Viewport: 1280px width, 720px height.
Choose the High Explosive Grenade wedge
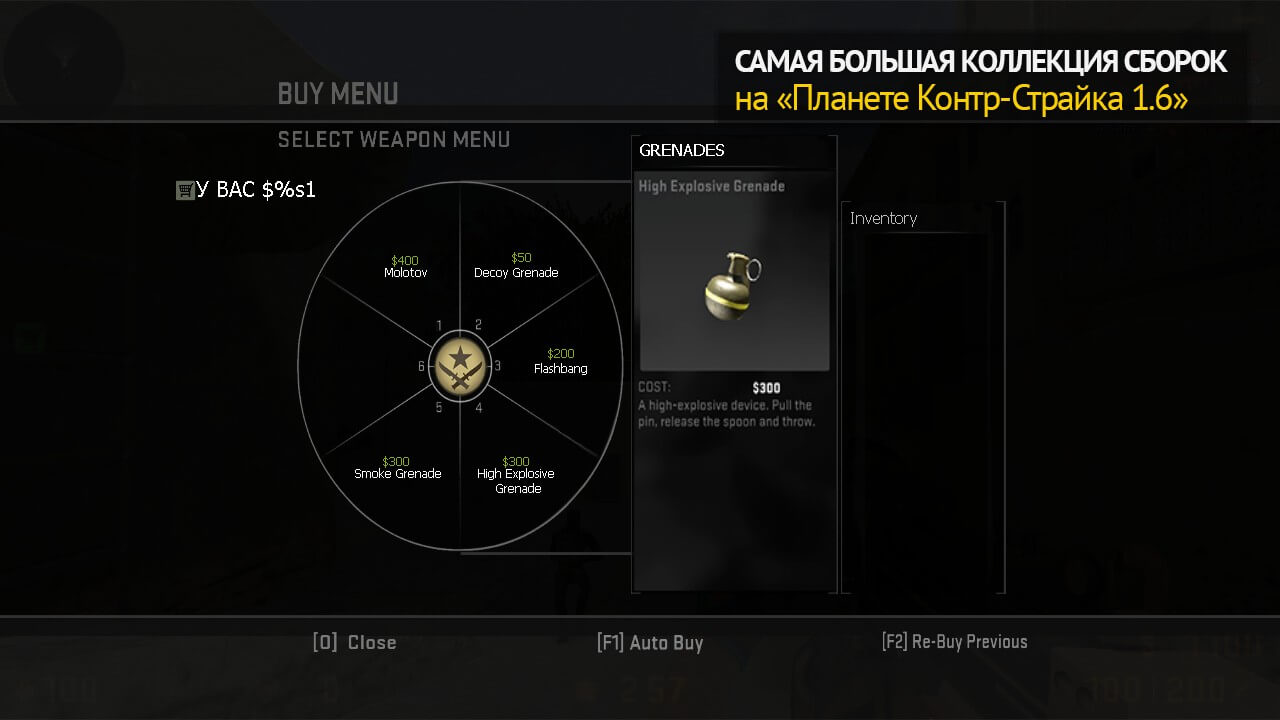point(516,475)
